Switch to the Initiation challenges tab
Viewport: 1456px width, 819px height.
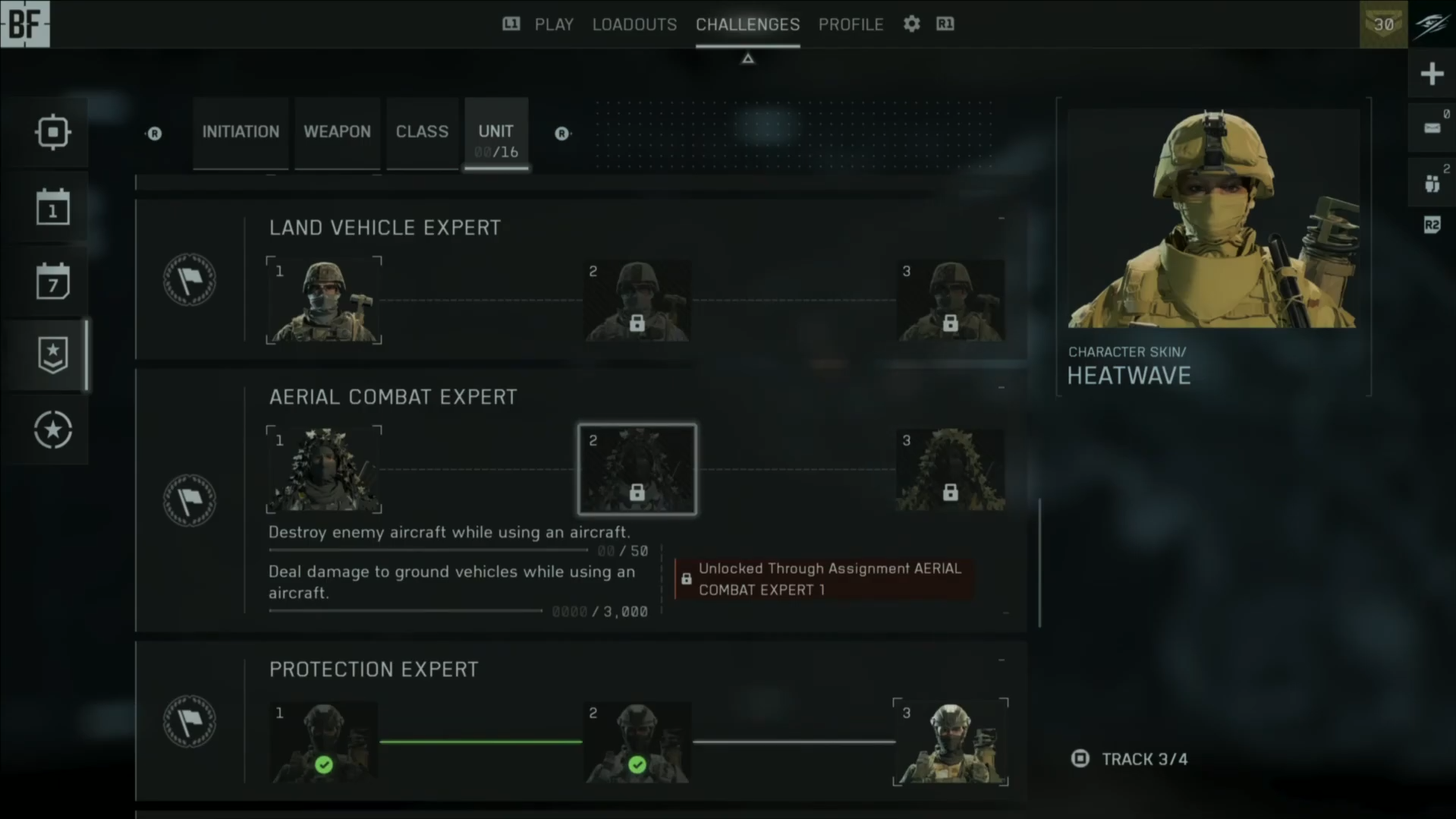(241, 132)
